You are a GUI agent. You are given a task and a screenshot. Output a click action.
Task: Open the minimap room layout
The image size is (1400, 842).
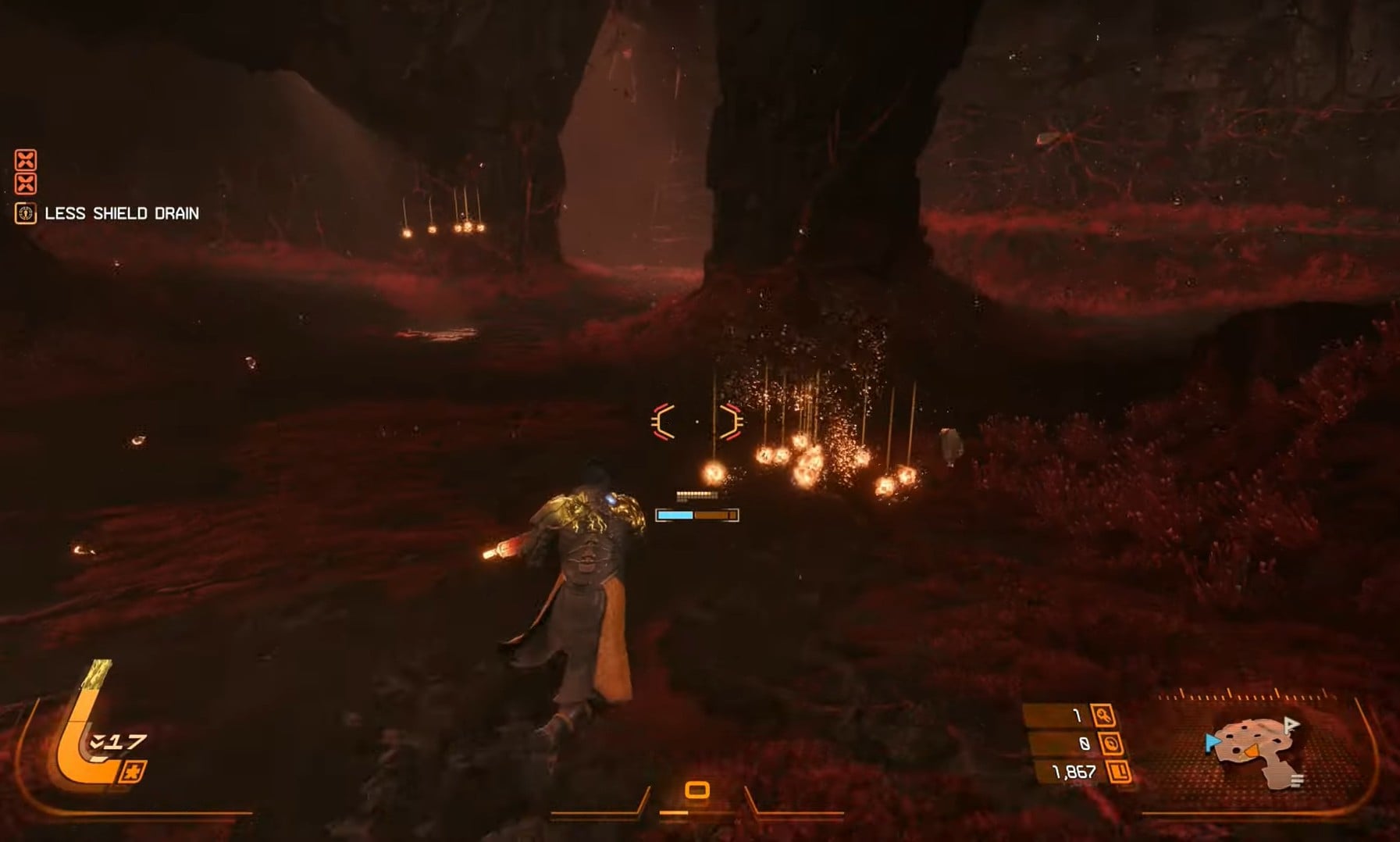point(1259,751)
